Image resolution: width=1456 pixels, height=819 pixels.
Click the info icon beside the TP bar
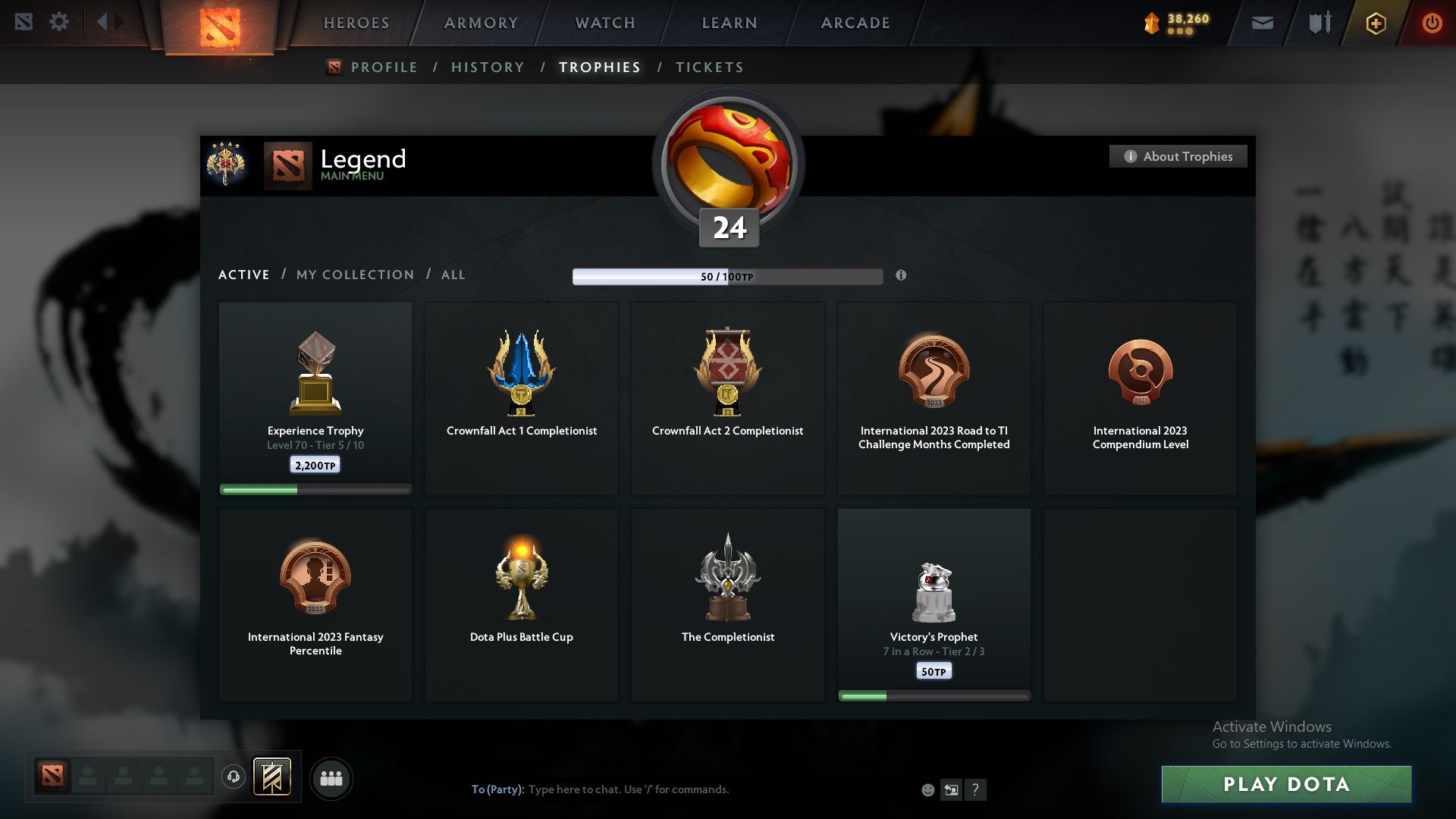pyautogui.click(x=902, y=276)
